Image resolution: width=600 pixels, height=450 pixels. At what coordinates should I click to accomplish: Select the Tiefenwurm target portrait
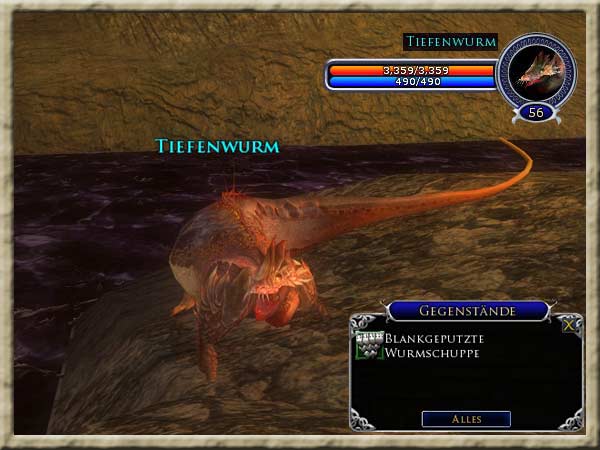[x=535, y=71]
